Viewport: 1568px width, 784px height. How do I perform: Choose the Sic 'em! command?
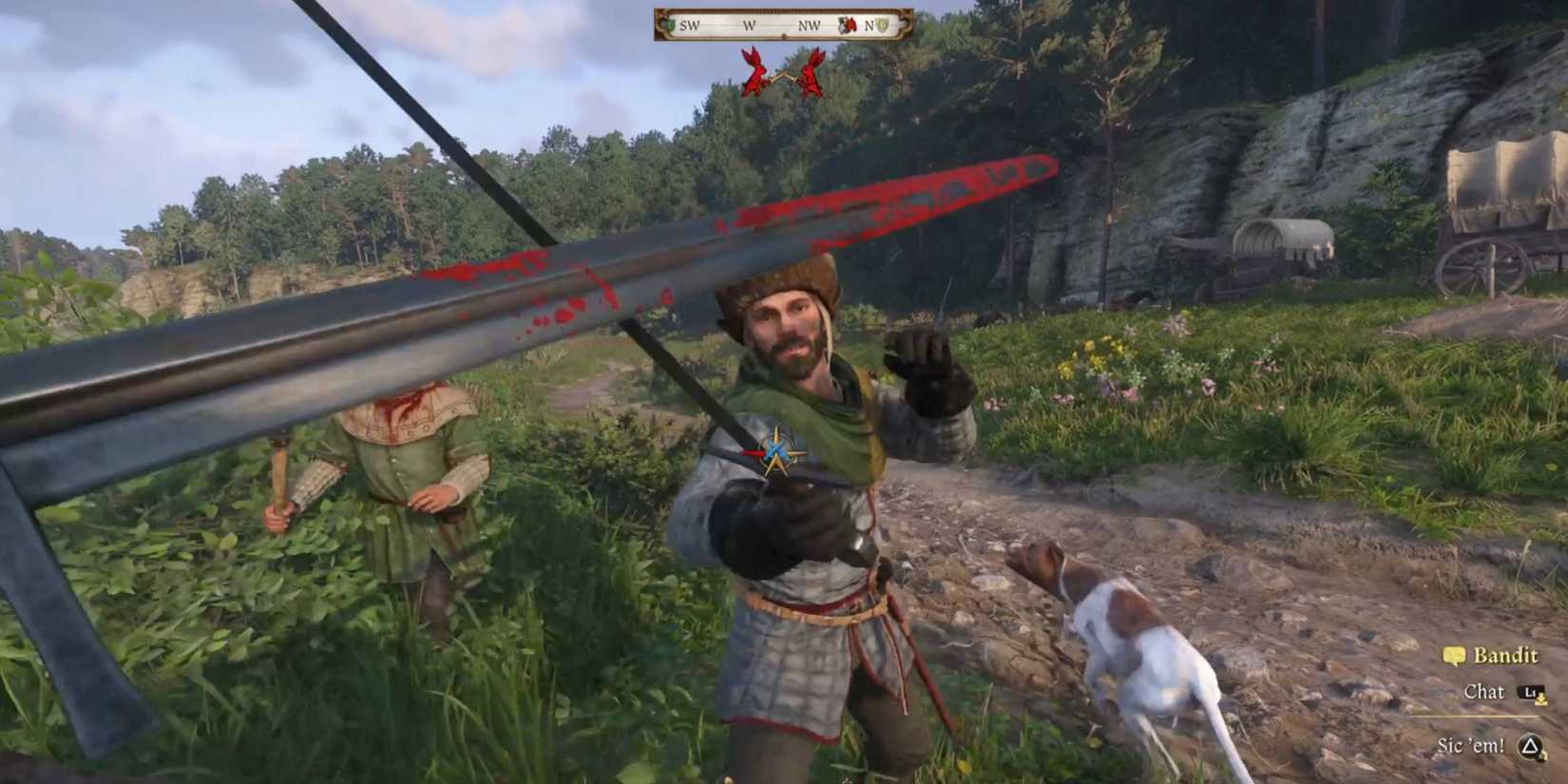point(1471,746)
